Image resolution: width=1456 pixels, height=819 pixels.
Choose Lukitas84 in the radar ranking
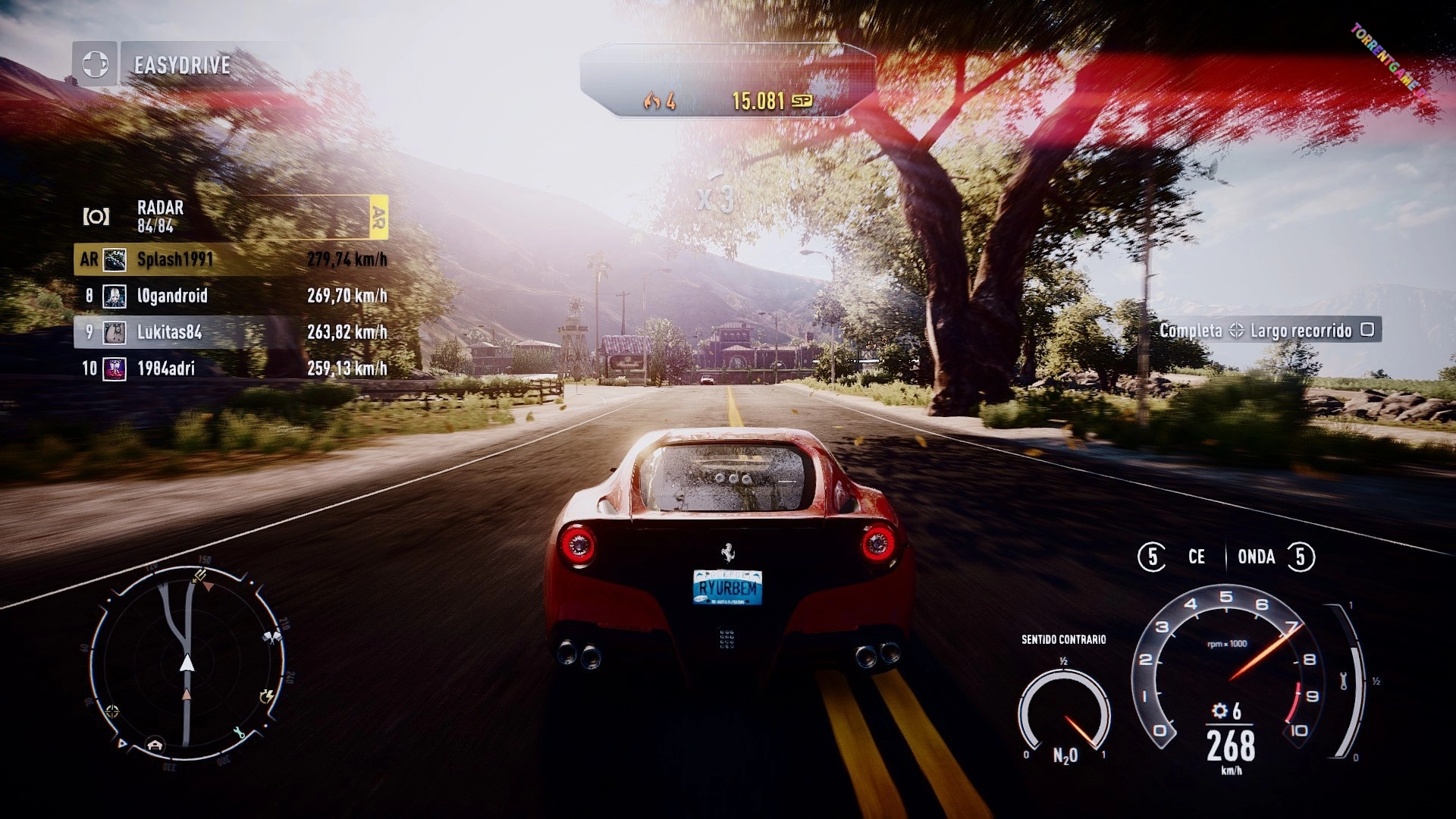pos(231,332)
